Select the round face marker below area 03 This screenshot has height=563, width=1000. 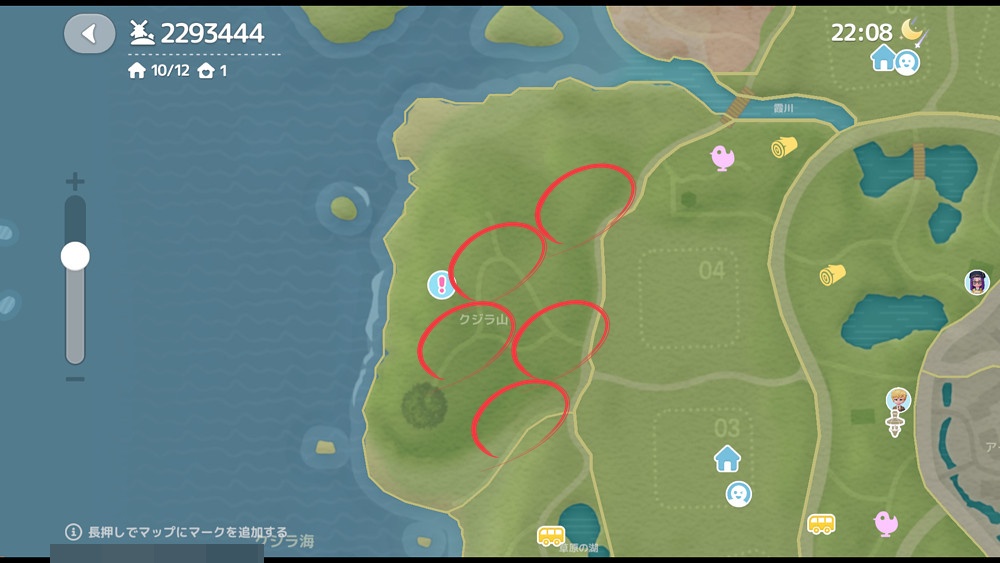tap(738, 493)
